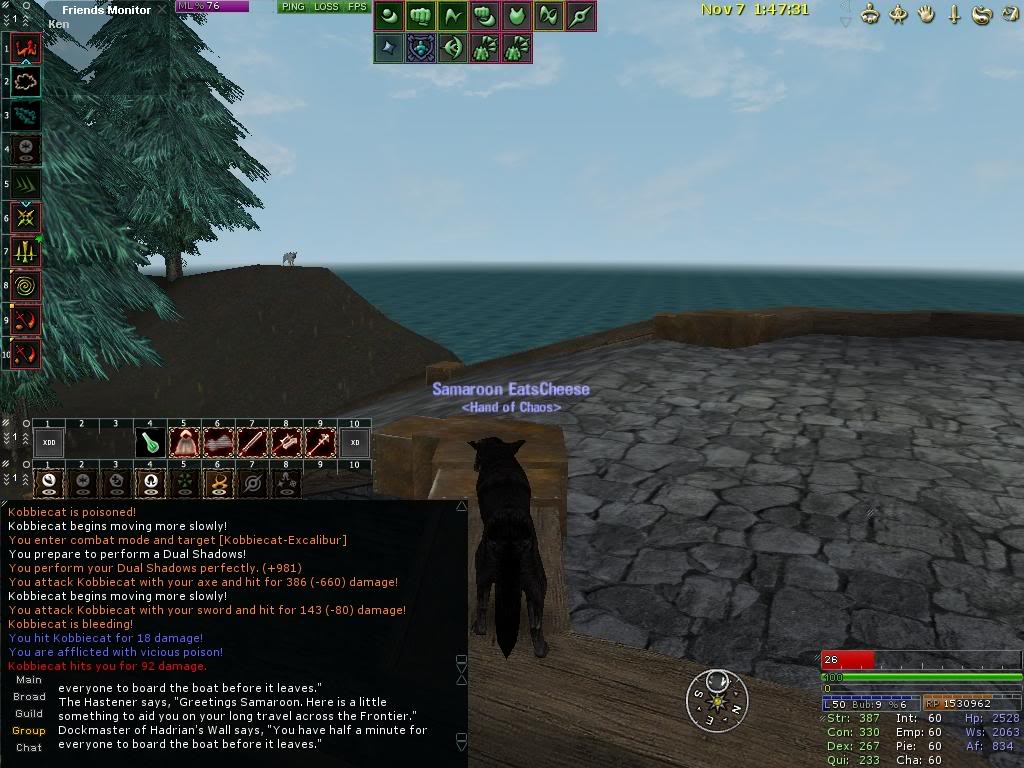Select the Broad chat tab
Screen dimensions: 1024x768
[29, 697]
